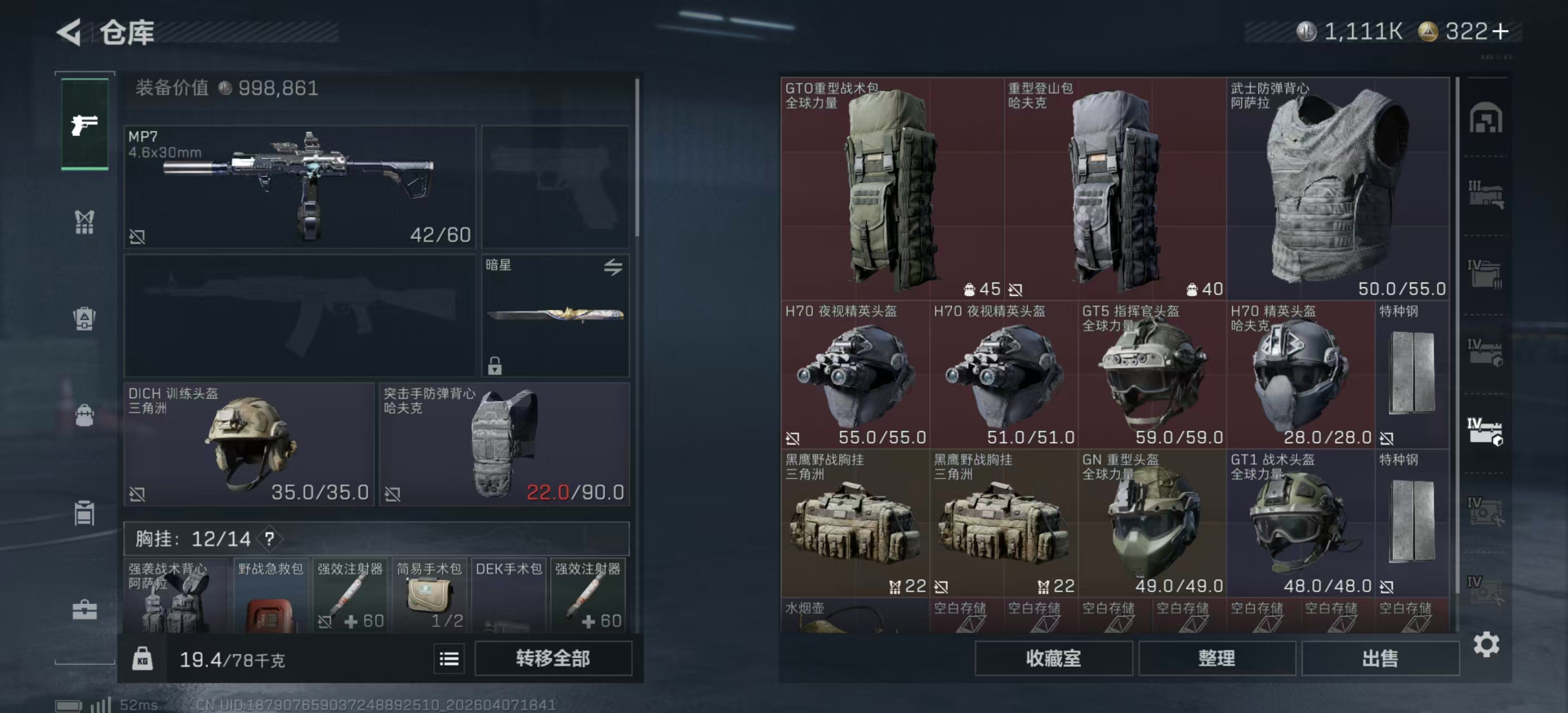The image size is (1568, 713).
Task: Select the GT1 战术头盔 in storage
Action: pyautogui.click(x=1300, y=523)
